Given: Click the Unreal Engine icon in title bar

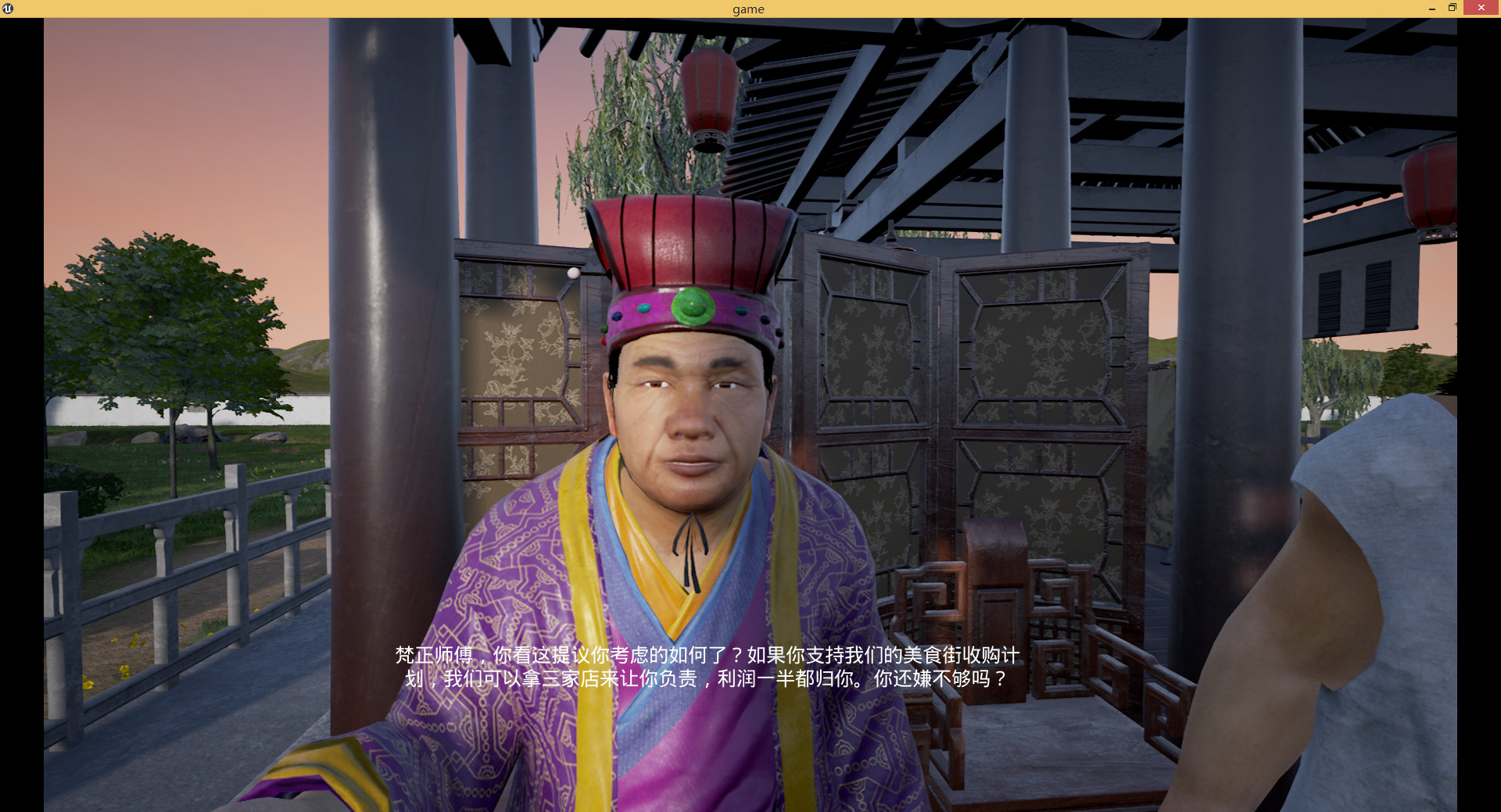Looking at the screenshot, I should coord(9,9).
